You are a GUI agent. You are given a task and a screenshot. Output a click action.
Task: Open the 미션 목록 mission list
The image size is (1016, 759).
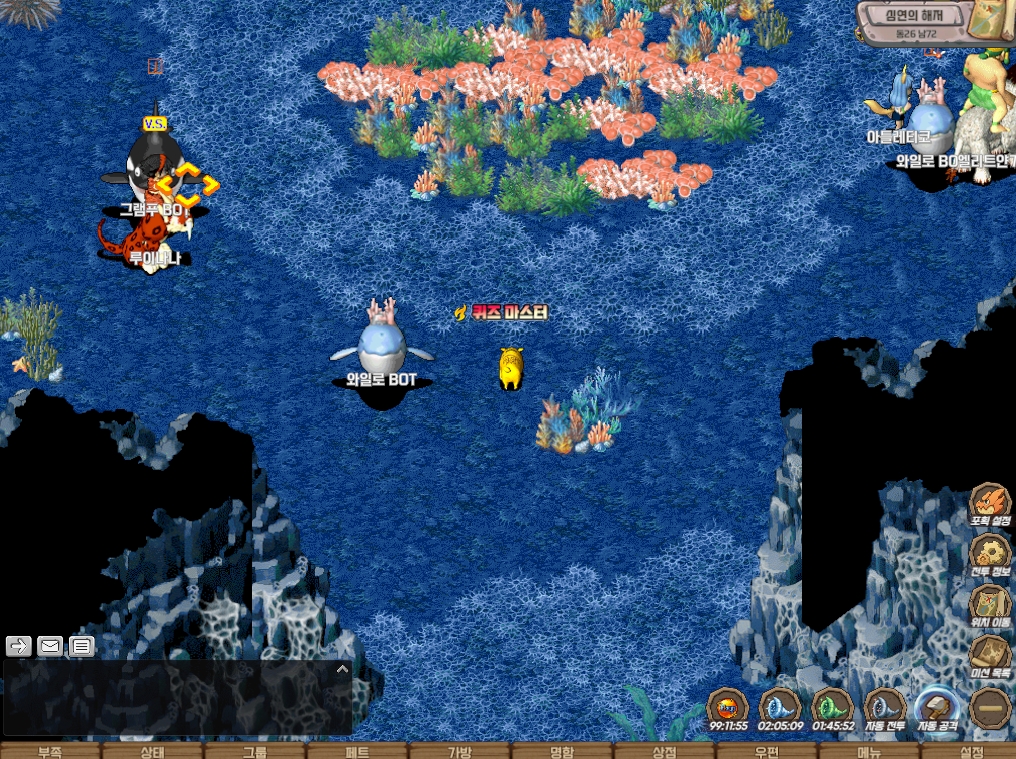[x=990, y=656]
